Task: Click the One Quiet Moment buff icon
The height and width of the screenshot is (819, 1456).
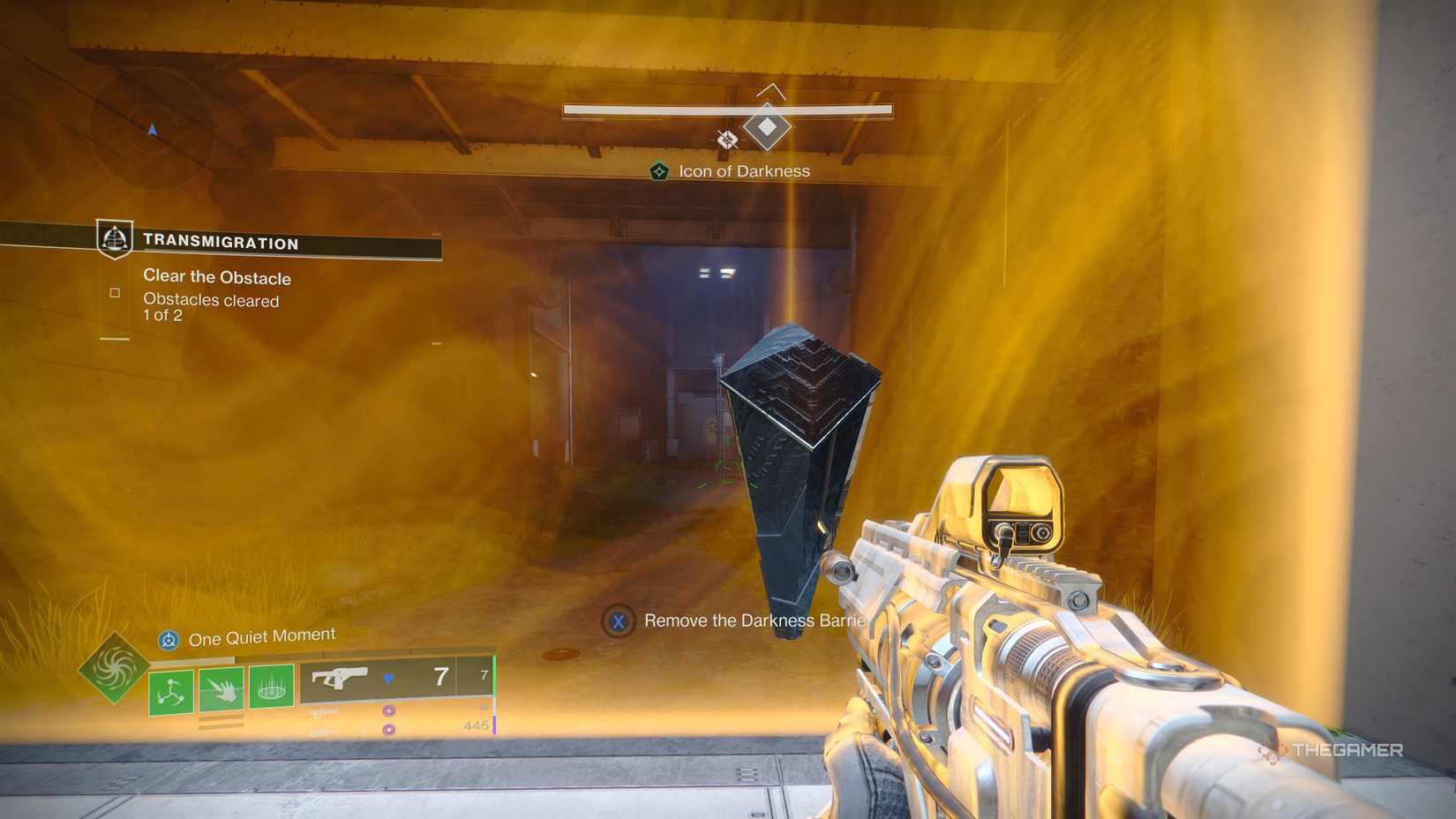Action: (x=169, y=638)
